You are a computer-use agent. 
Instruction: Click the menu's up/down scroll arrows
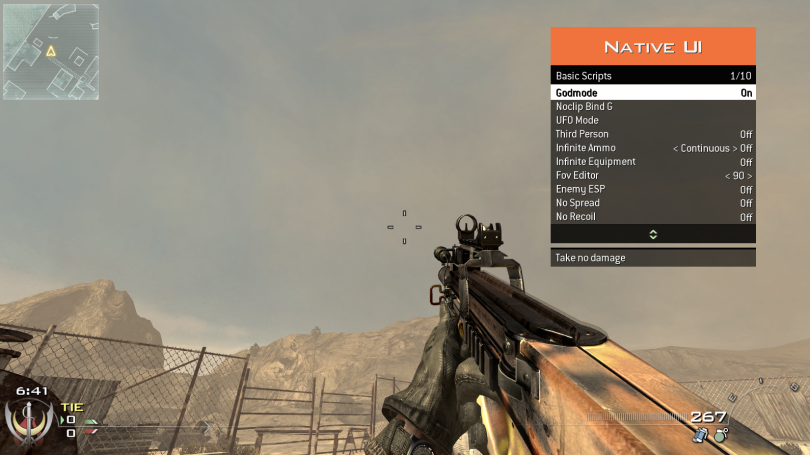[653, 234]
